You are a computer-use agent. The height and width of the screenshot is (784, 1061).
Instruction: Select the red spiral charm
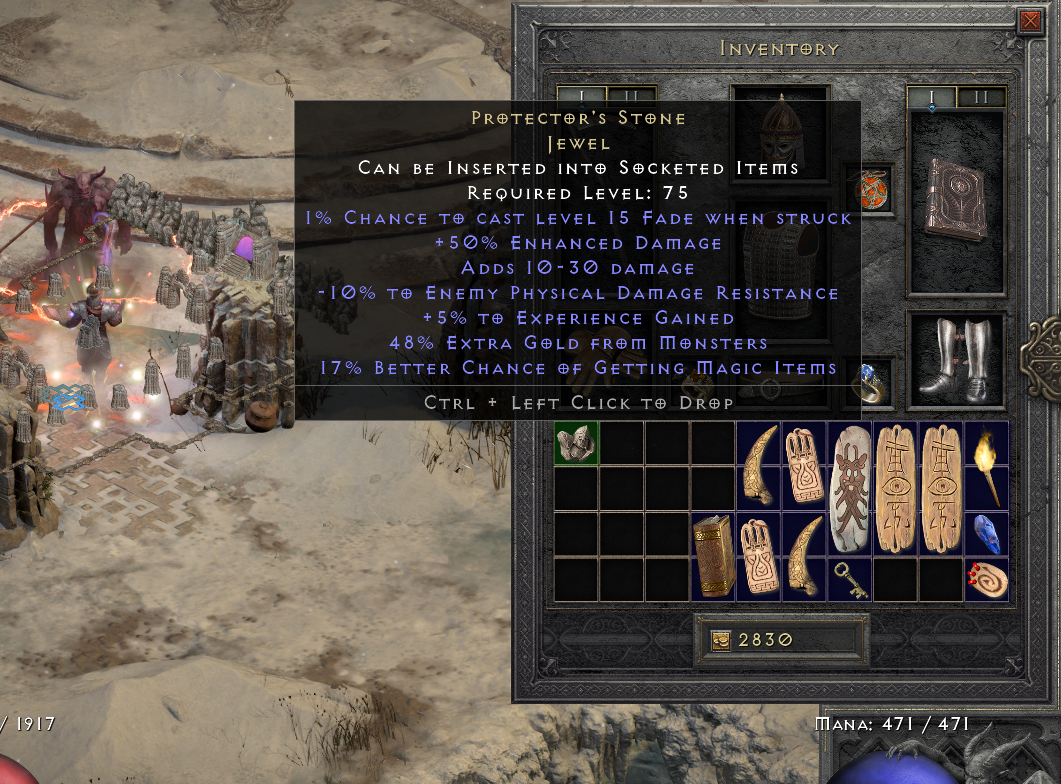987,579
